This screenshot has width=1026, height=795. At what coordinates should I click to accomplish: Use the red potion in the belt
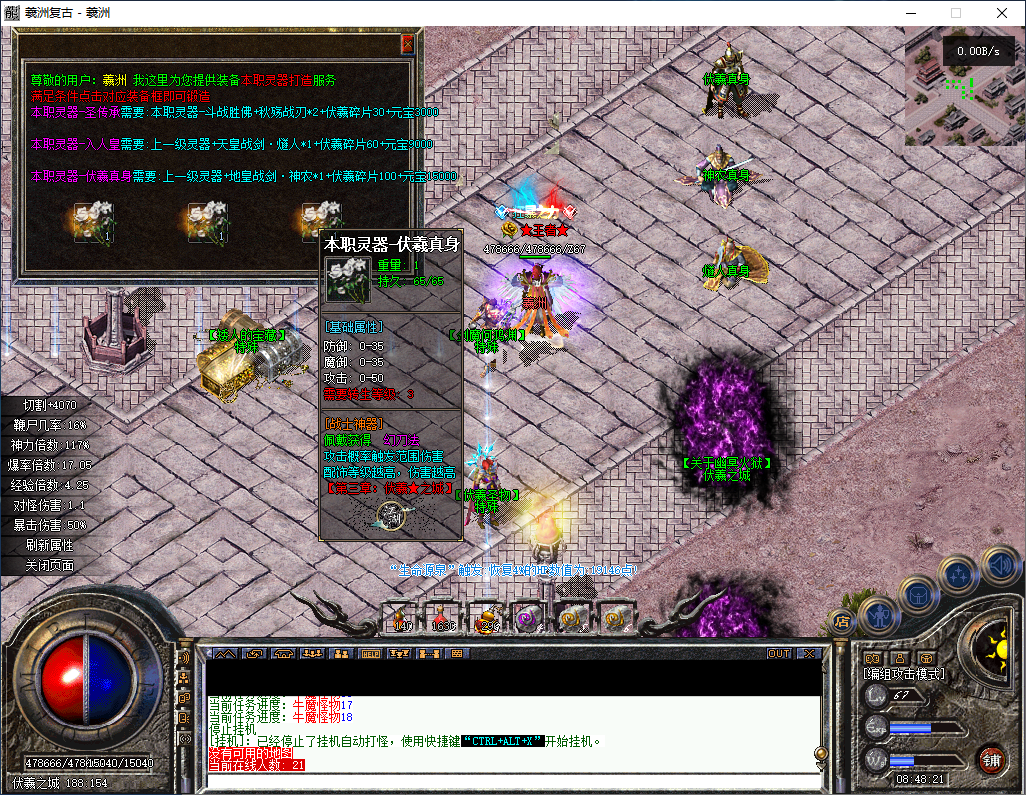443,619
